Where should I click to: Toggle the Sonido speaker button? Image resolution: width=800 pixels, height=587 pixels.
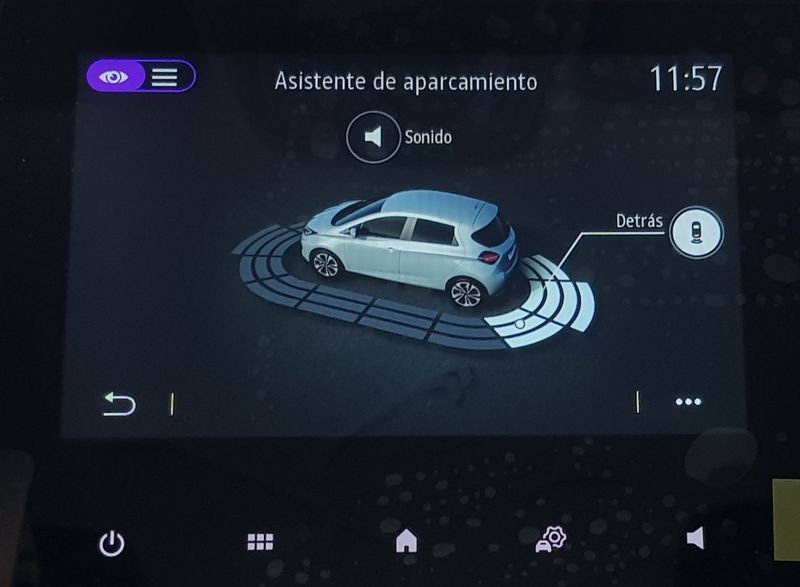tap(373, 137)
